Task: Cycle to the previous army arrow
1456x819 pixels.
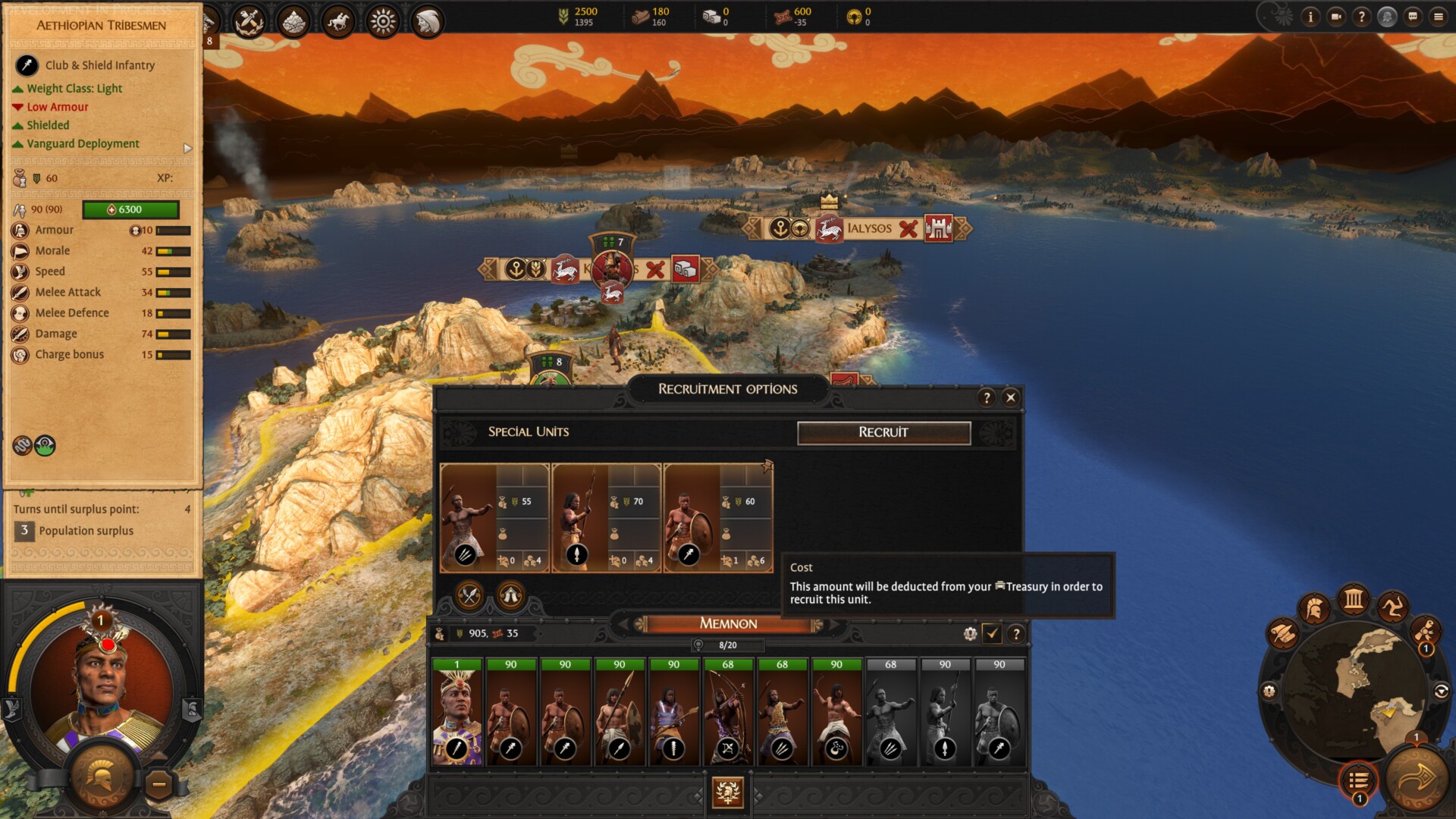Action: tap(623, 624)
